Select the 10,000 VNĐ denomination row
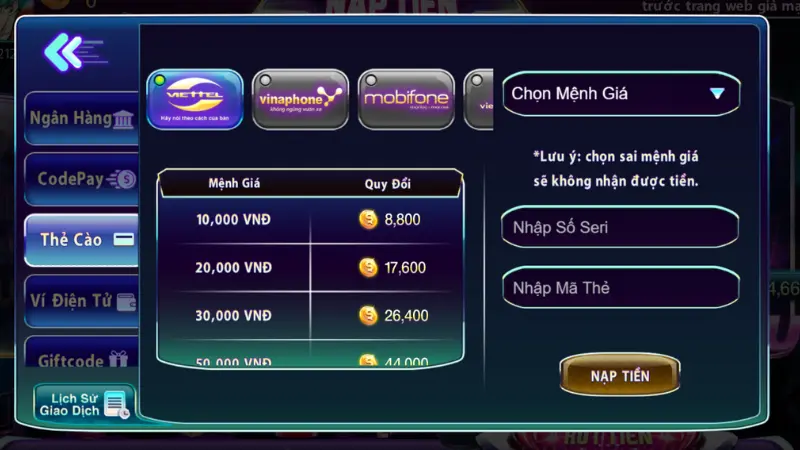Viewport: 800px width, 450px height. point(310,219)
